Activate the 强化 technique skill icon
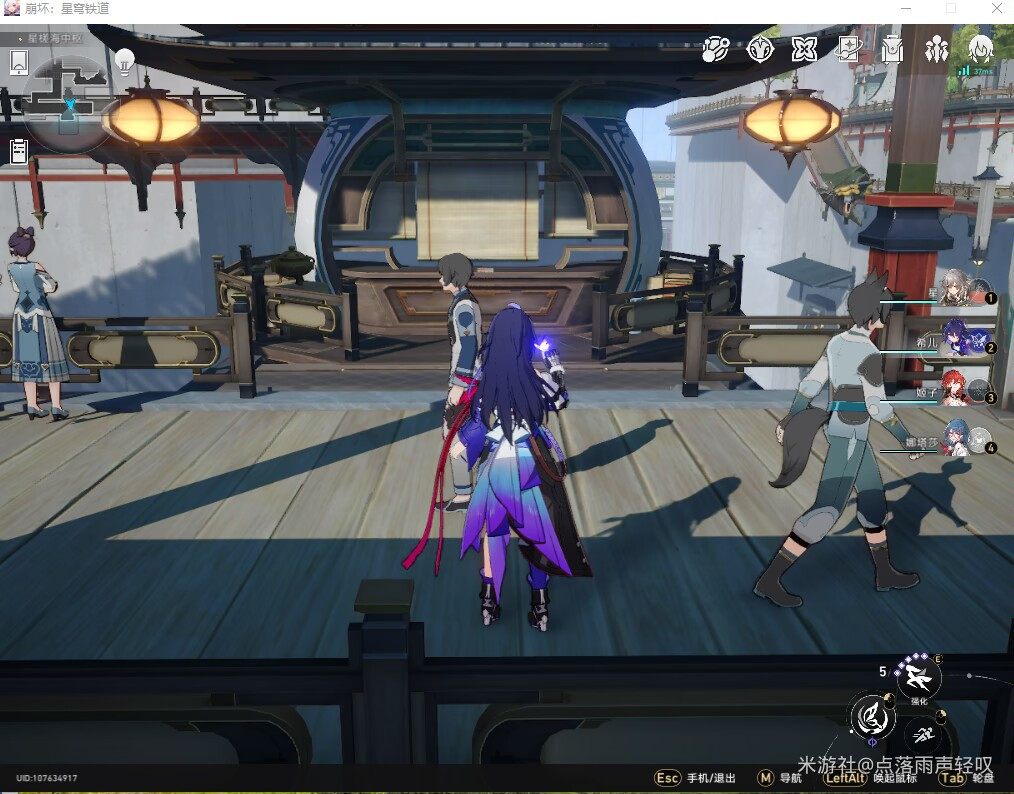Image resolution: width=1014 pixels, height=794 pixels. tap(918, 680)
